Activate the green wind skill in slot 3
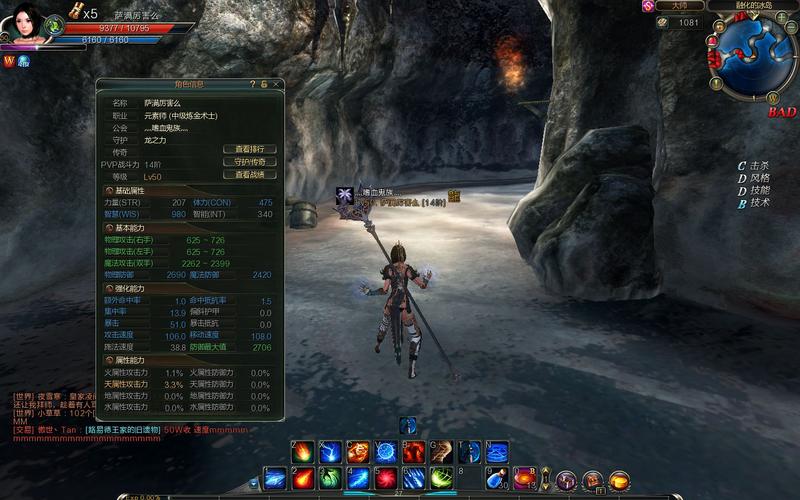Viewport: 800px width, 500px height. [330, 479]
